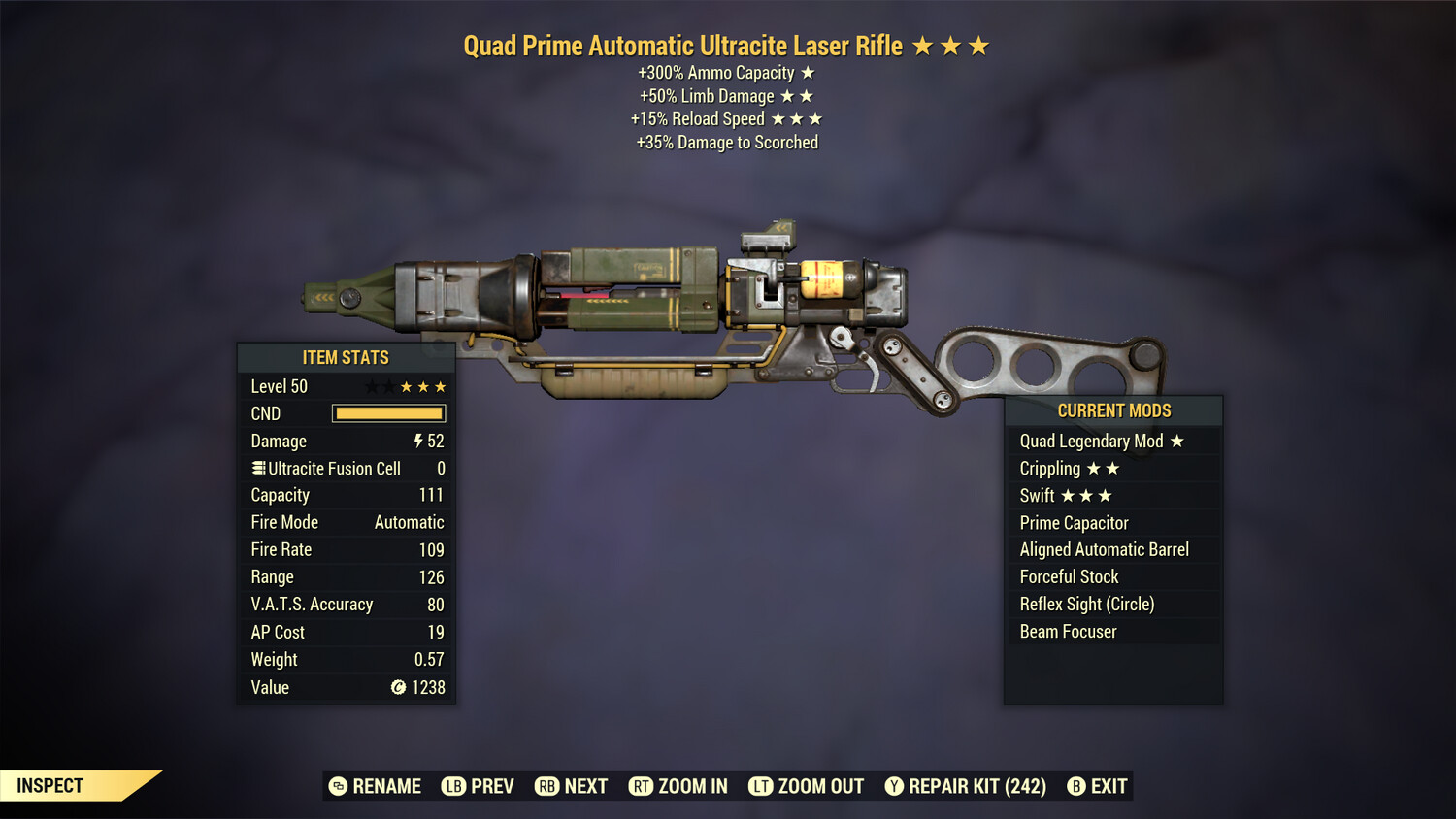Expand the CURRENT MODS panel header
The image size is (1456, 819).
(x=1113, y=410)
